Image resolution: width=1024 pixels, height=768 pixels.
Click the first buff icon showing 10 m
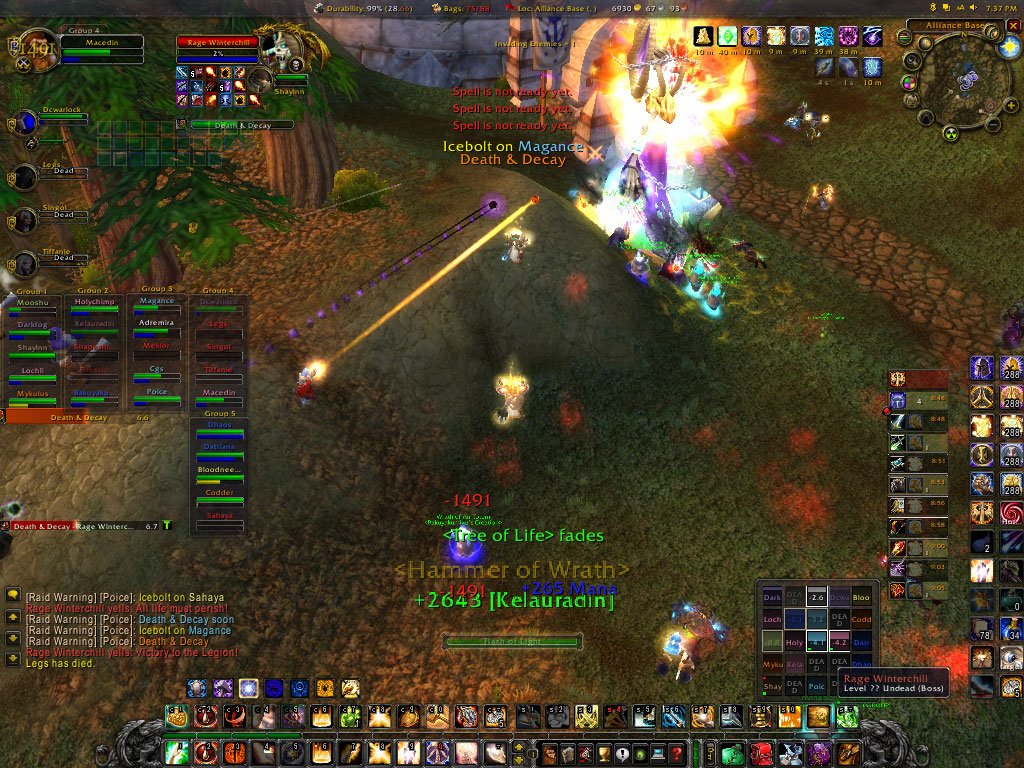[x=703, y=37]
